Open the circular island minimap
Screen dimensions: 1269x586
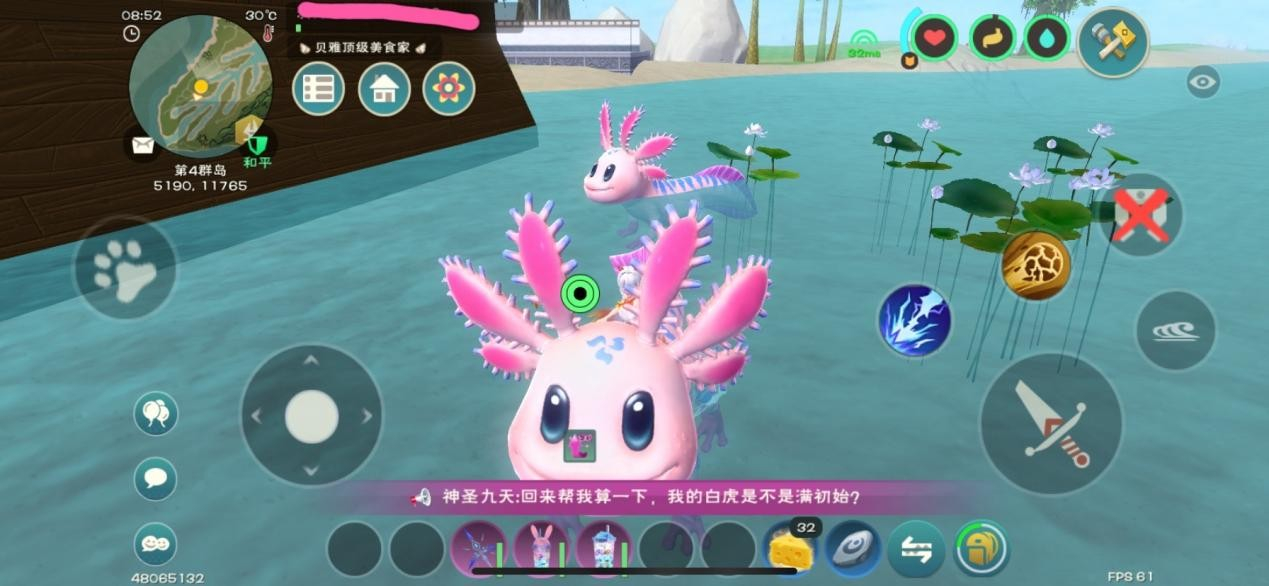pos(200,85)
